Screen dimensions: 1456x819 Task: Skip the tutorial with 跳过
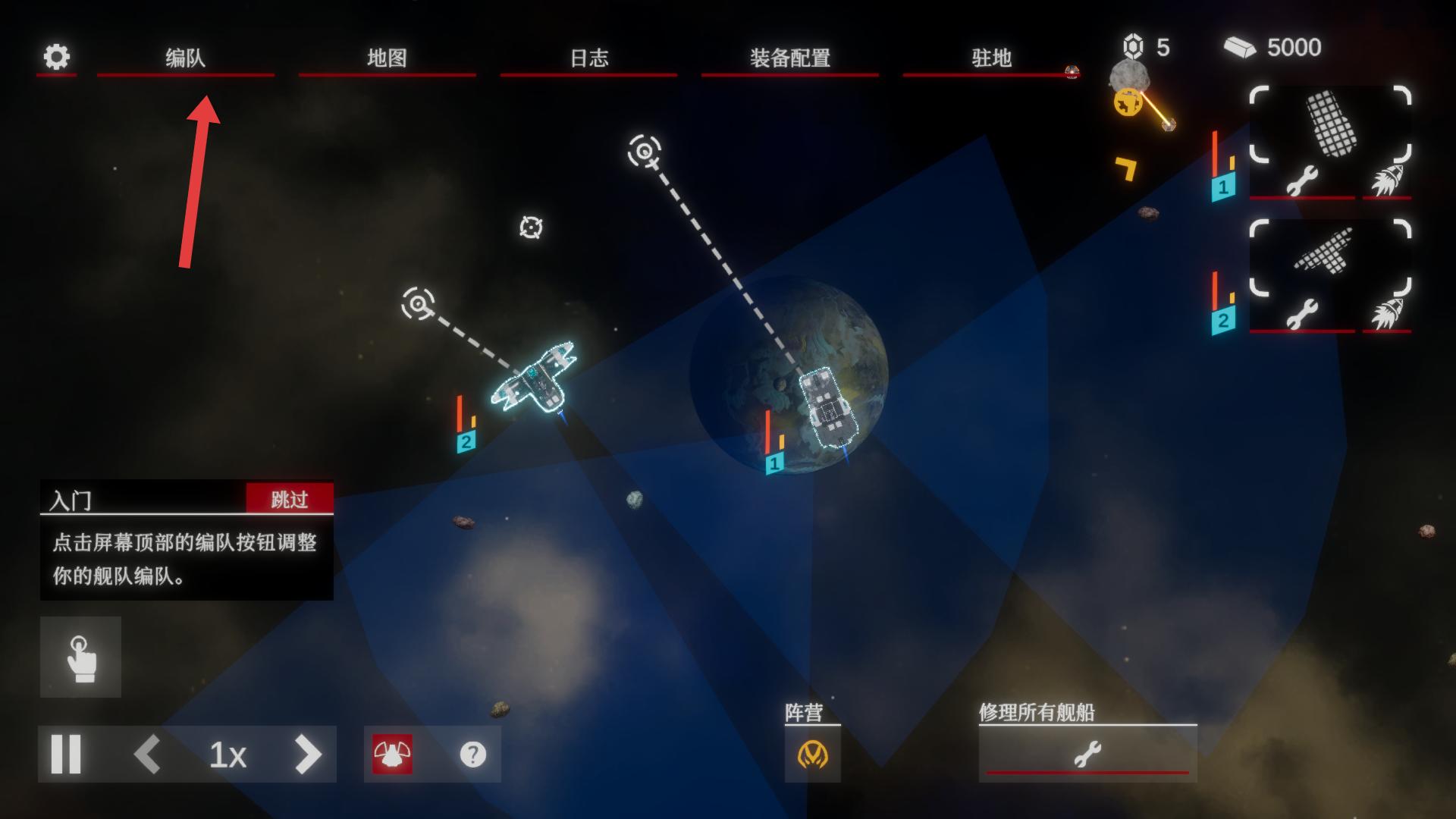coord(290,499)
